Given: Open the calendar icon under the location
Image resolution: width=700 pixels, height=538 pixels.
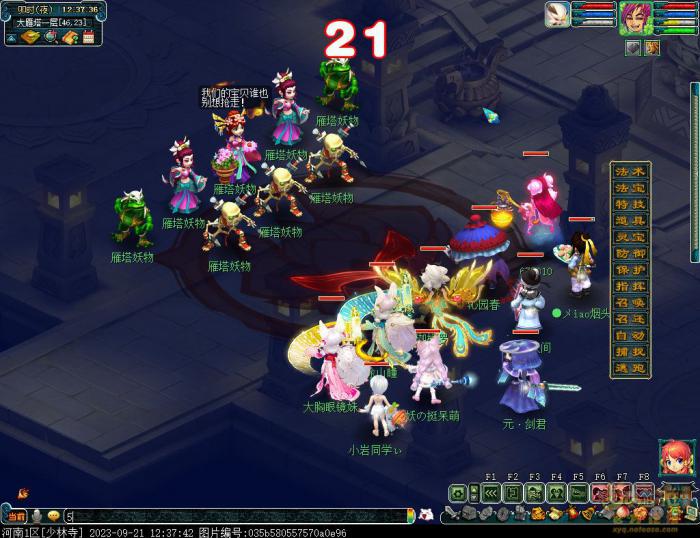Looking at the screenshot, I should (89, 37).
